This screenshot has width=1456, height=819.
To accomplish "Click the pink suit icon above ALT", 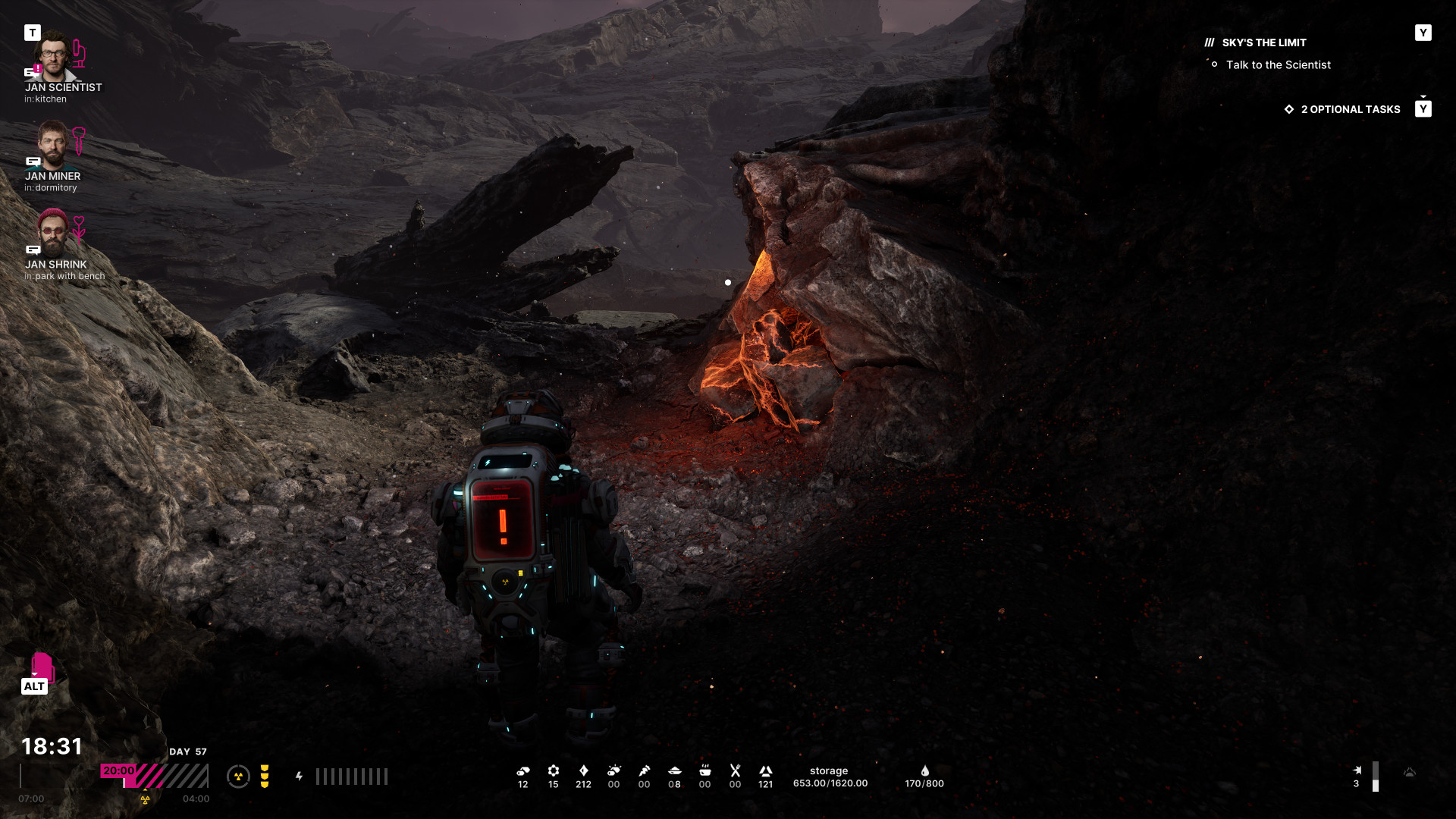I will point(42,667).
